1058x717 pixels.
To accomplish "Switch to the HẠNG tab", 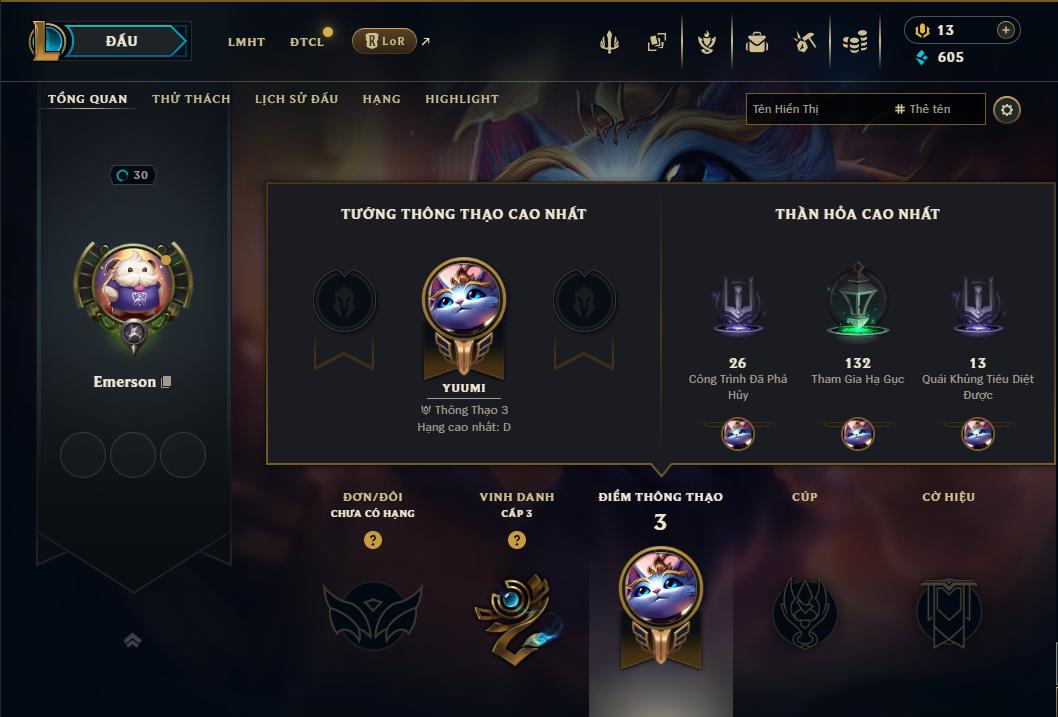I will point(381,99).
